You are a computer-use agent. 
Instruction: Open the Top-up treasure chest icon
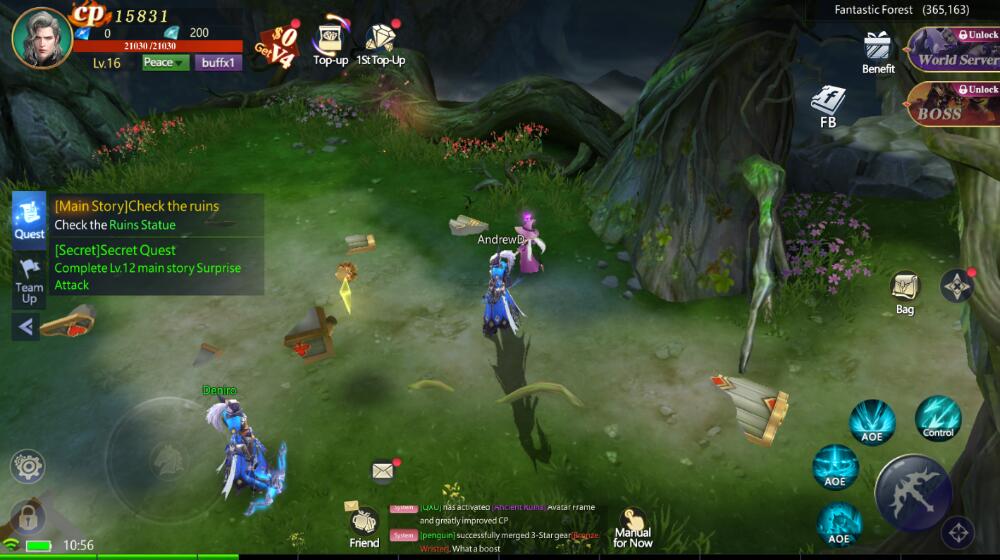330,43
